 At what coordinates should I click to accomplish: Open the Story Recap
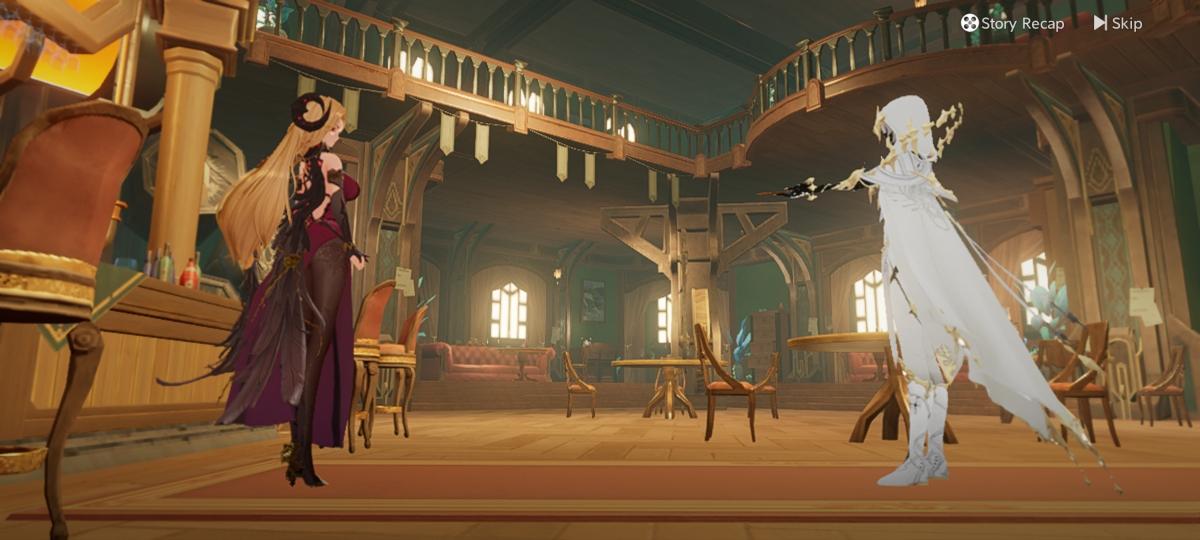(x=1012, y=23)
